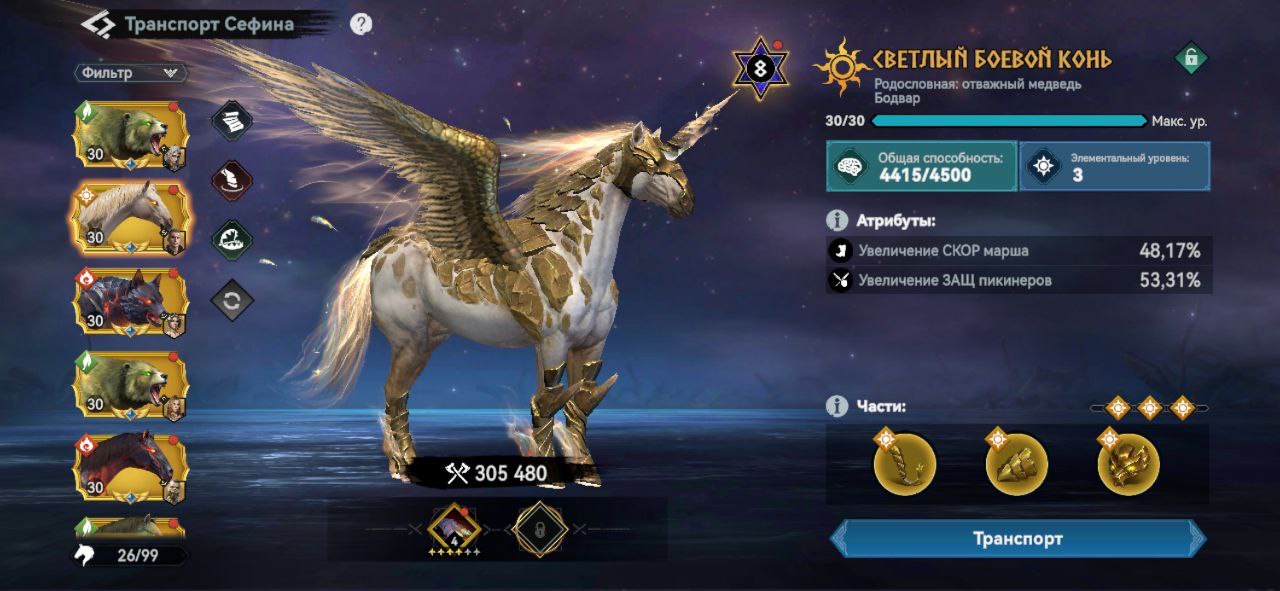Open the question mark help

pos(361,24)
